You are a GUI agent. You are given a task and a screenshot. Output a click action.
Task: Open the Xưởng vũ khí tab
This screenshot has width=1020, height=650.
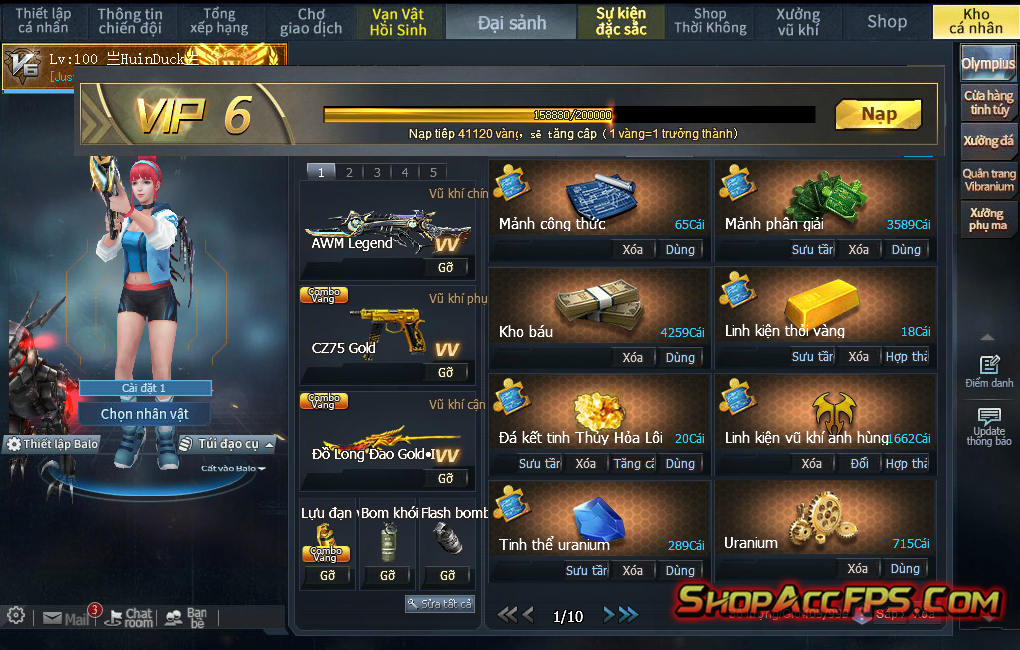[798, 22]
